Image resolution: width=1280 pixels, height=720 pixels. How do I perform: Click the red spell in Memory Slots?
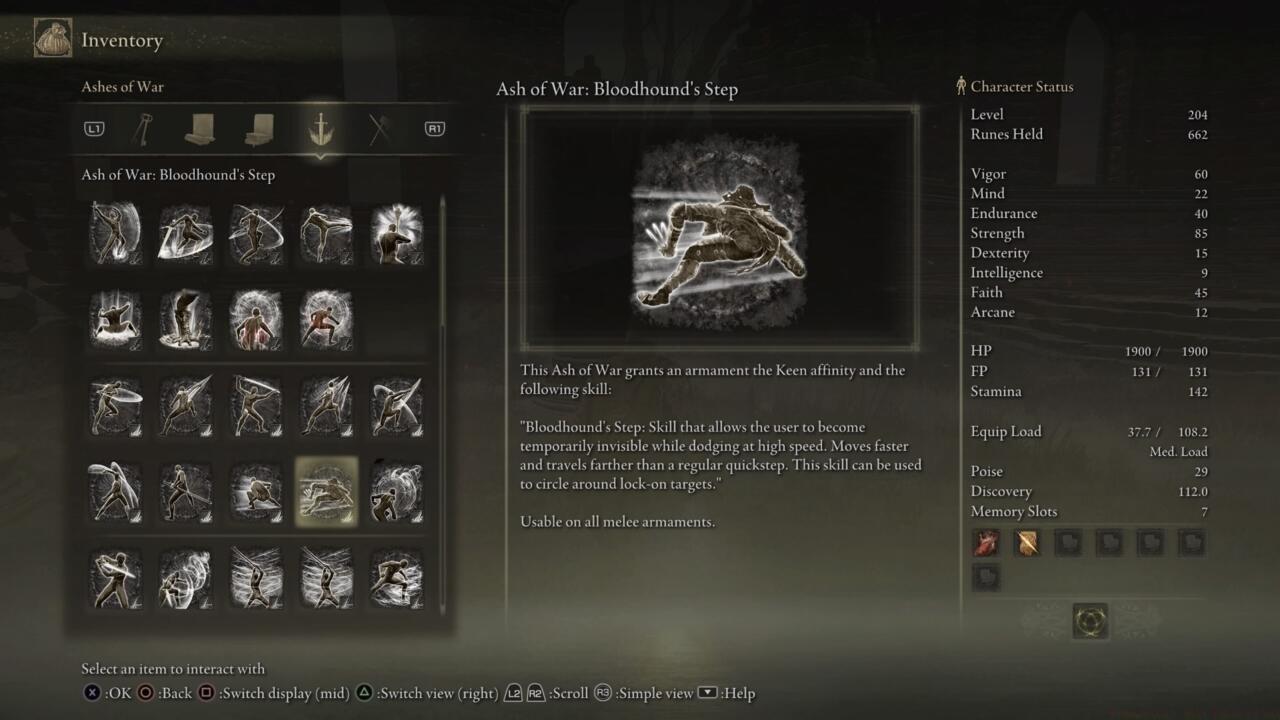[x=986, y=543]
